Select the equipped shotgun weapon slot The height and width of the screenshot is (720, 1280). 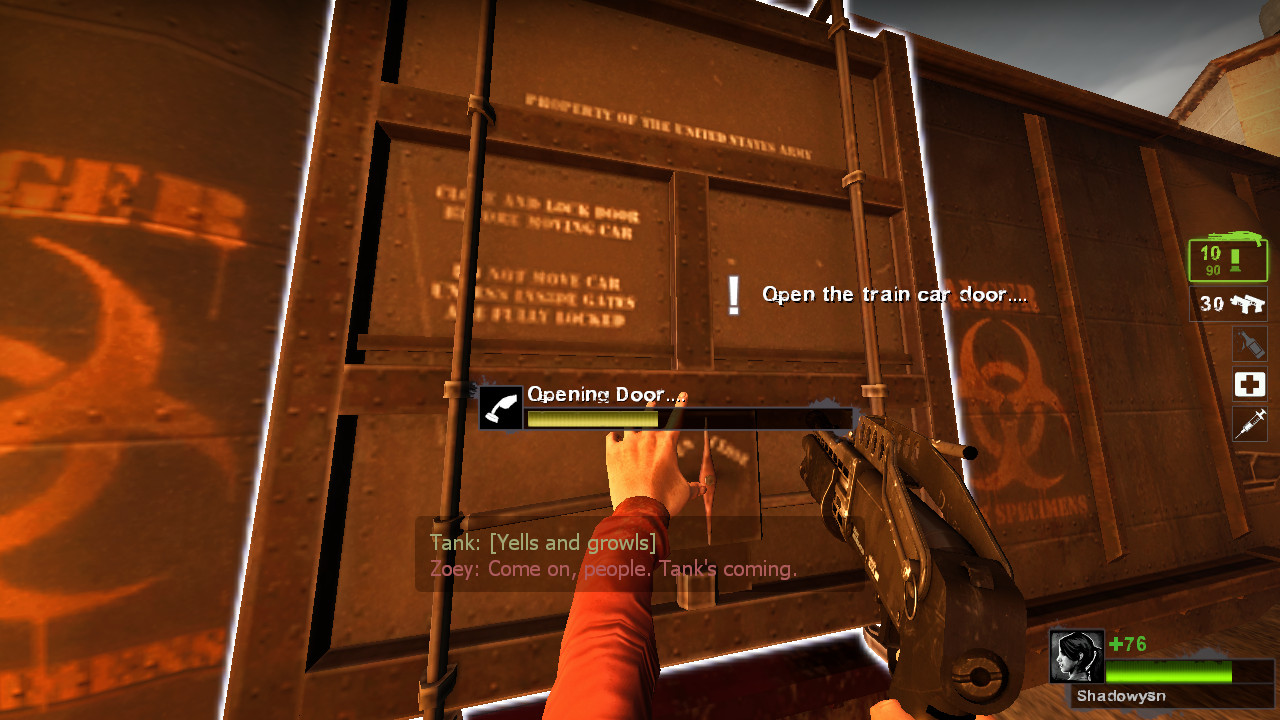[x=1228, y=258]
